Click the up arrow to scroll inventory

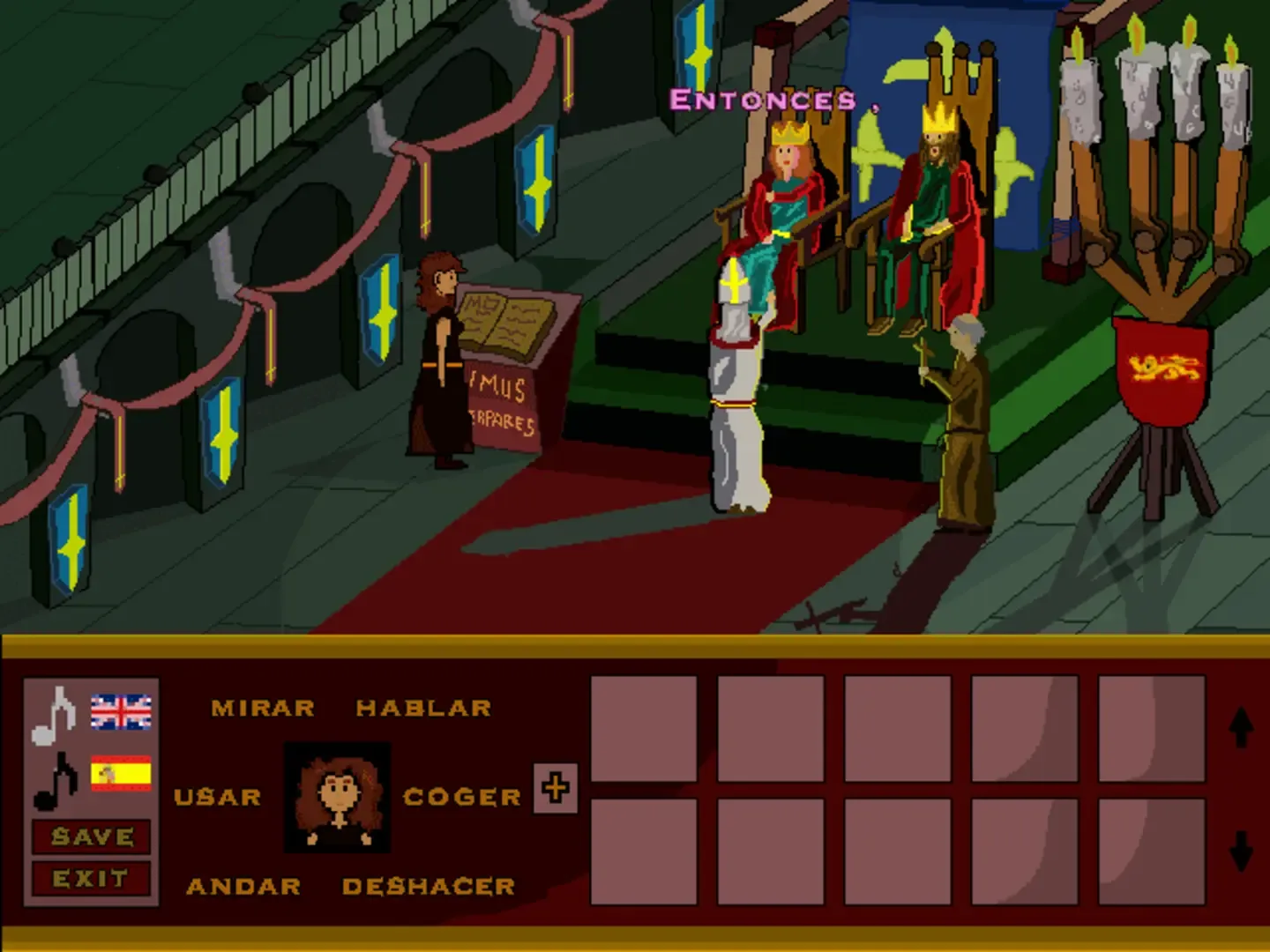[x=1242, y=730]
